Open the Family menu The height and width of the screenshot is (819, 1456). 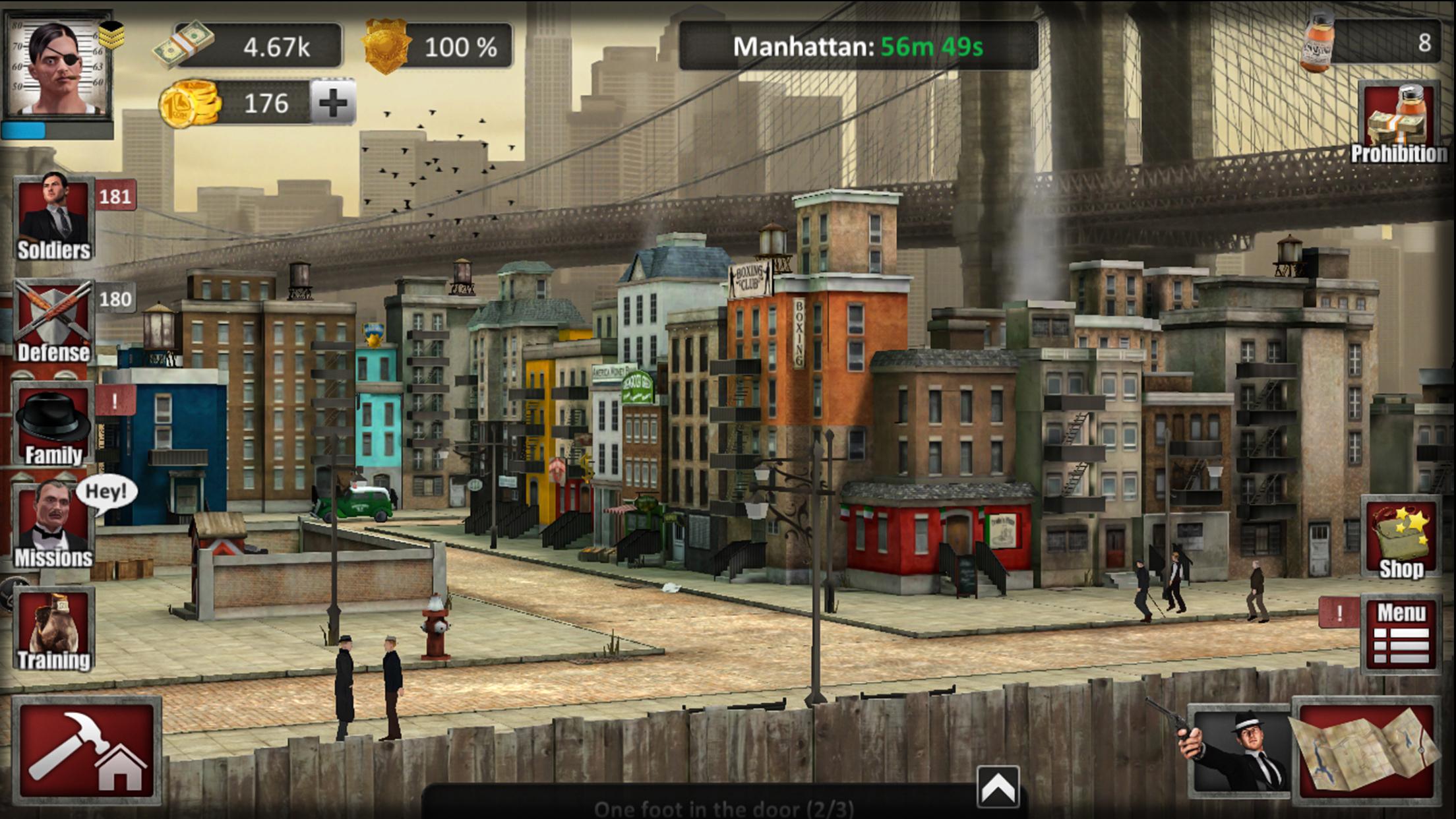click(53, 424)
